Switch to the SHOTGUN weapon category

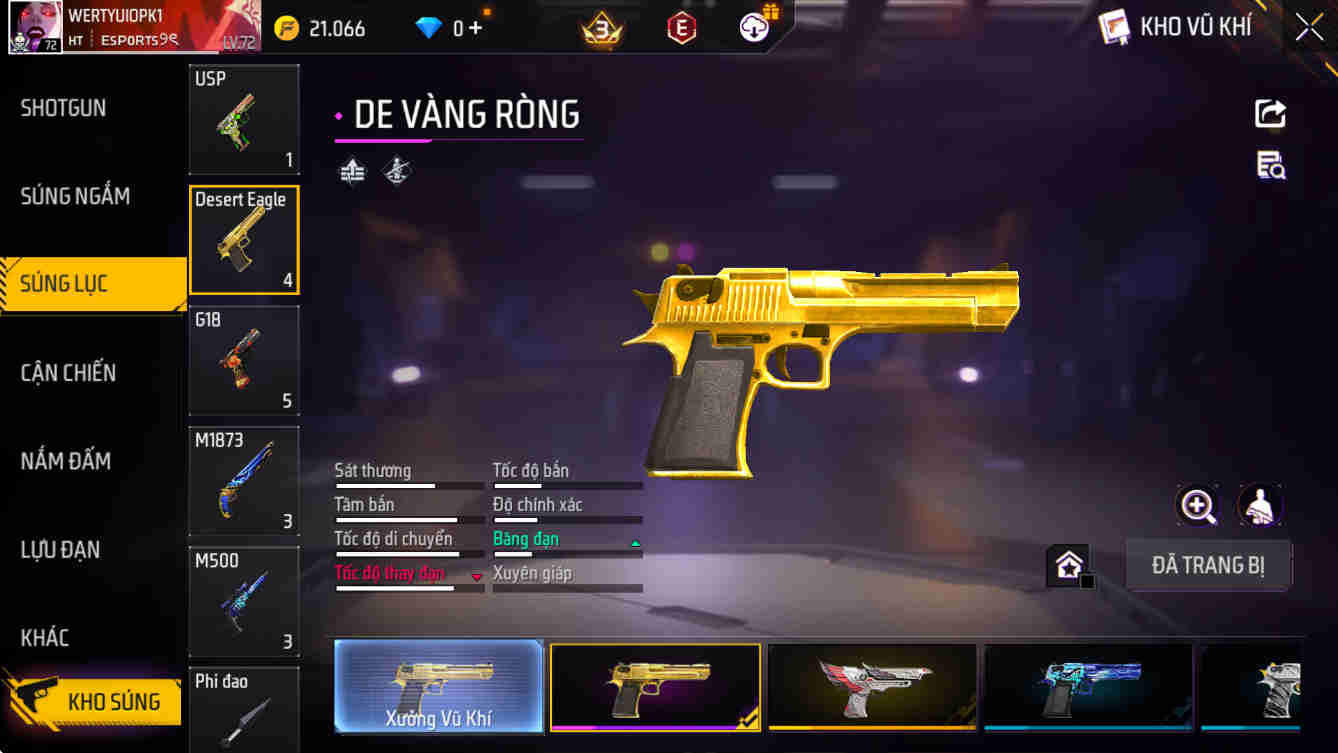click(63, 108)
